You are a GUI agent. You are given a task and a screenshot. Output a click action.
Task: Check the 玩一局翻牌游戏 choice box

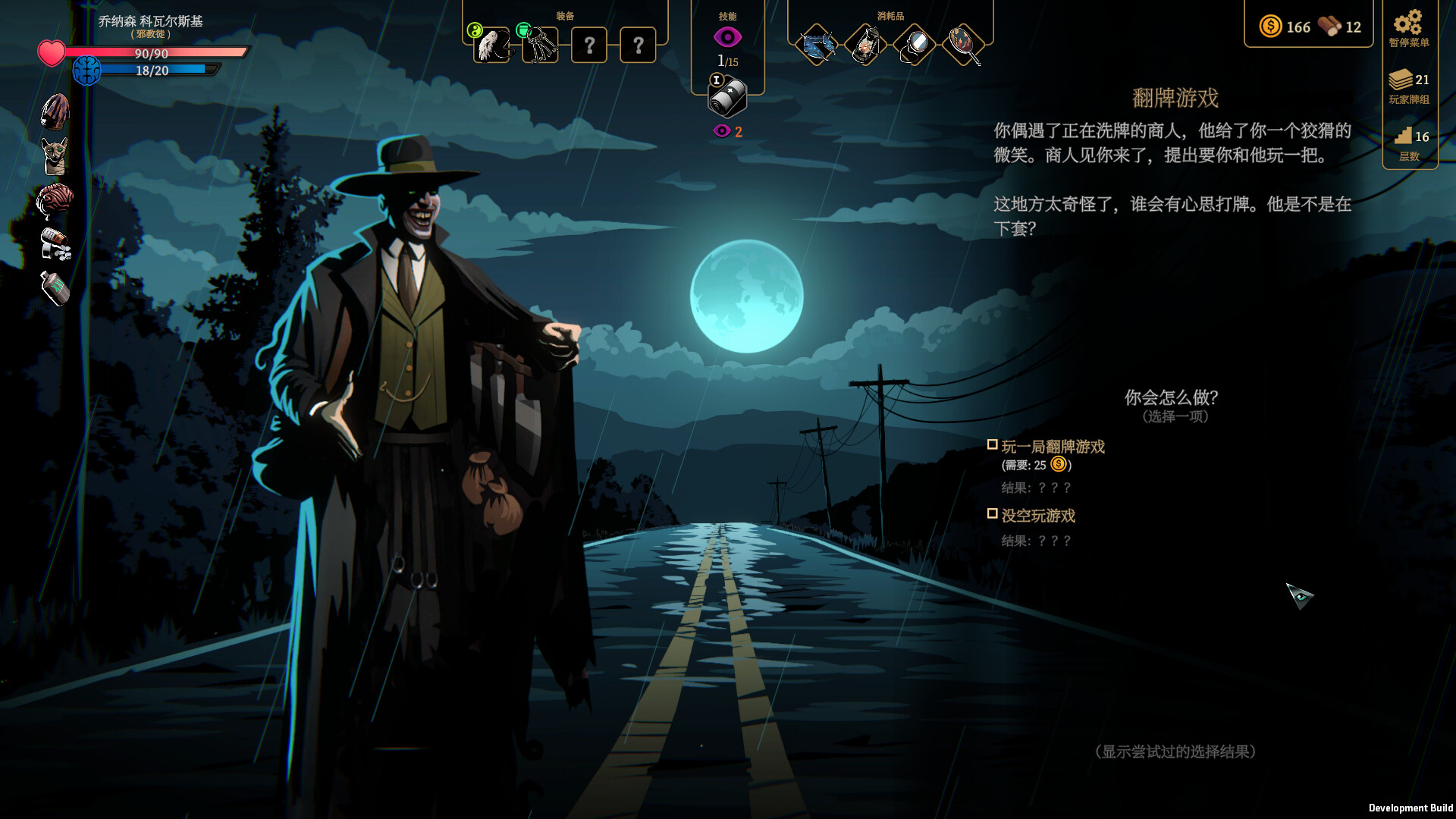click(993, 446)
